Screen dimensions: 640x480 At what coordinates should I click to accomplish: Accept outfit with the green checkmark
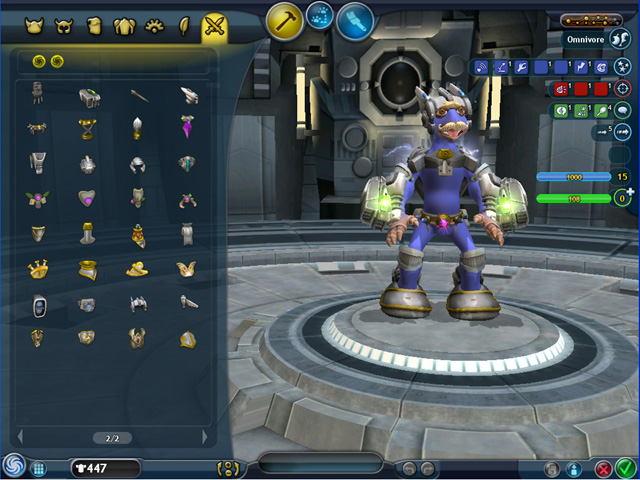pos(626,467)
